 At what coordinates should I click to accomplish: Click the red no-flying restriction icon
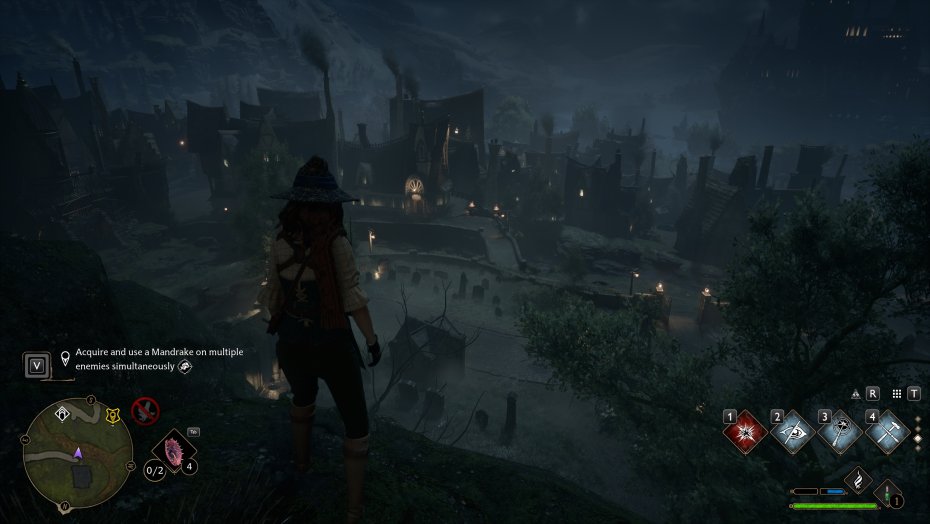(146, 410)
